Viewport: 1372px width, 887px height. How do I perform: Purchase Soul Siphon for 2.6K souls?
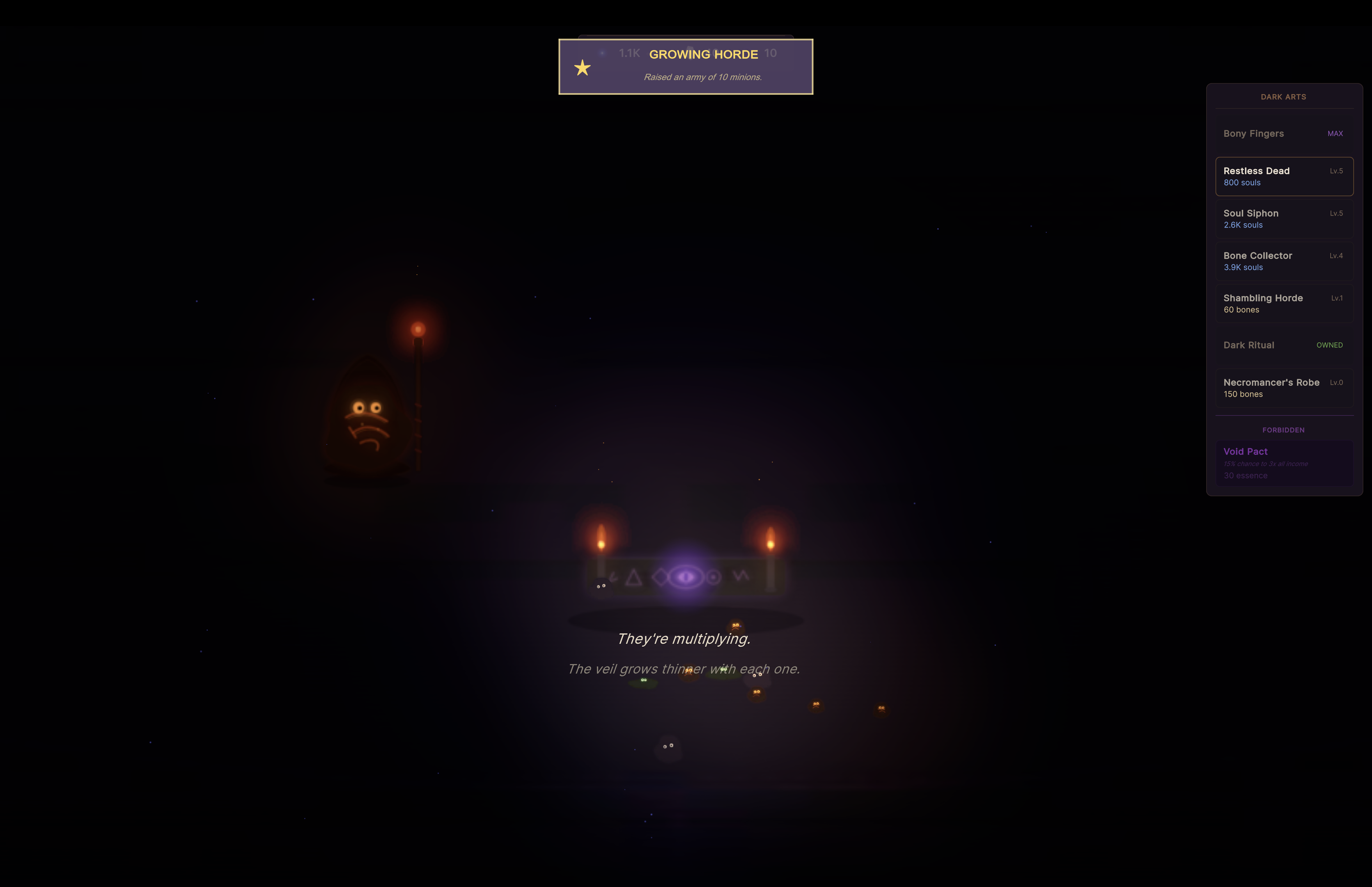click(1283, 219)
